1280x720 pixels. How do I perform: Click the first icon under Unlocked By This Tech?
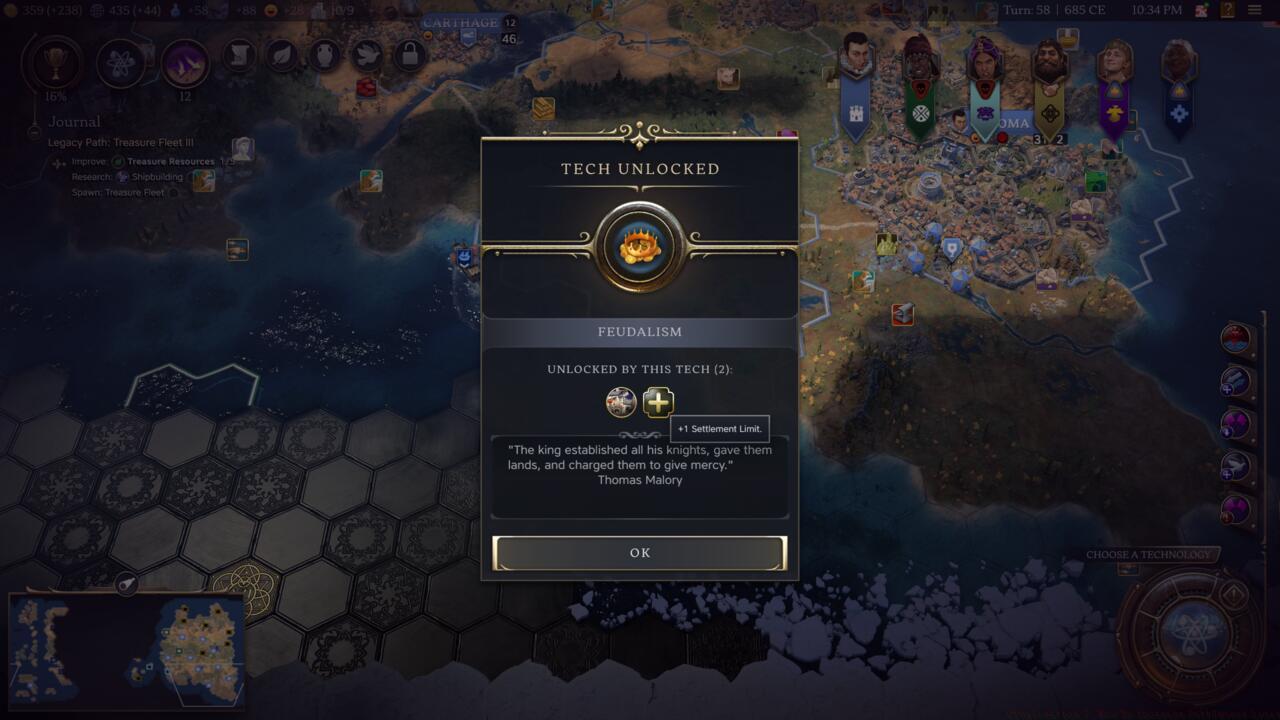click(x=620, y=403)
